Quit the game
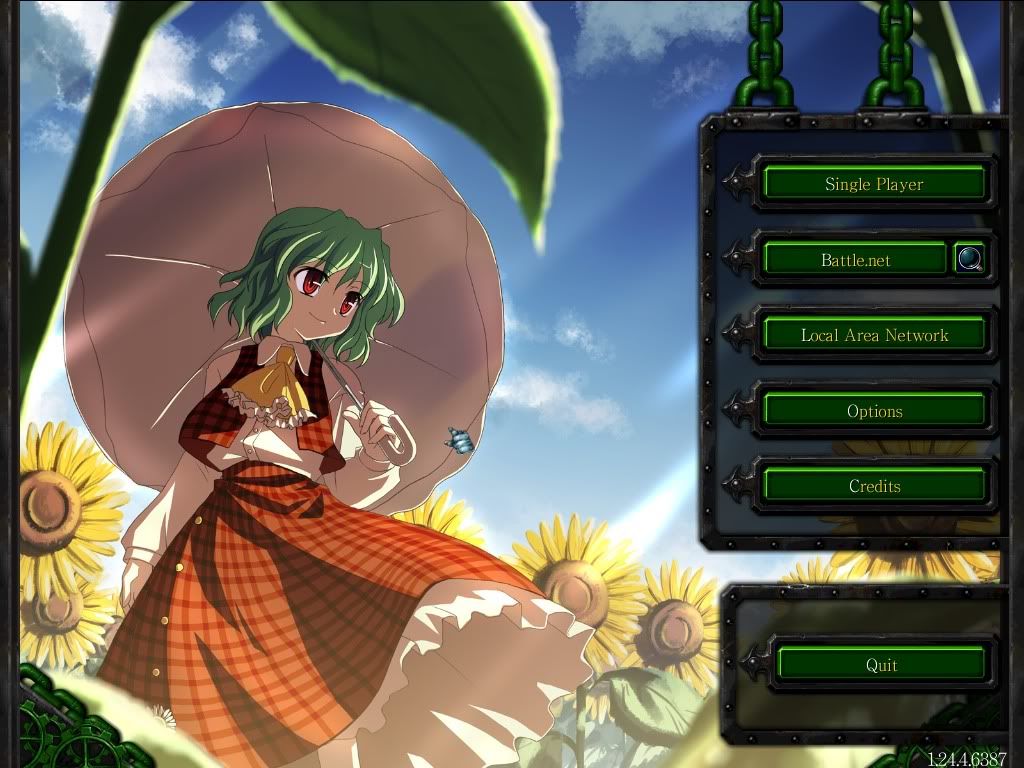This screenshot has width=1024, height=768. (881, 665)
